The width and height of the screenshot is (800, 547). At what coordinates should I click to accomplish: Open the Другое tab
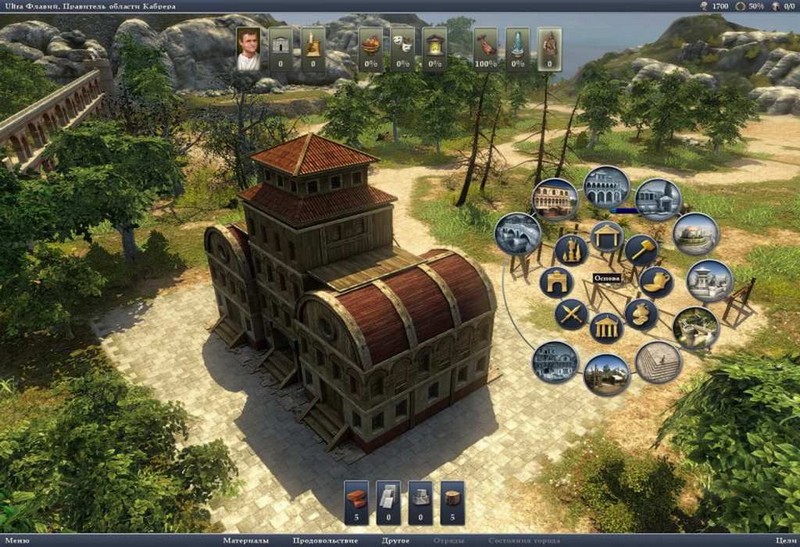(x=396, y=541)
